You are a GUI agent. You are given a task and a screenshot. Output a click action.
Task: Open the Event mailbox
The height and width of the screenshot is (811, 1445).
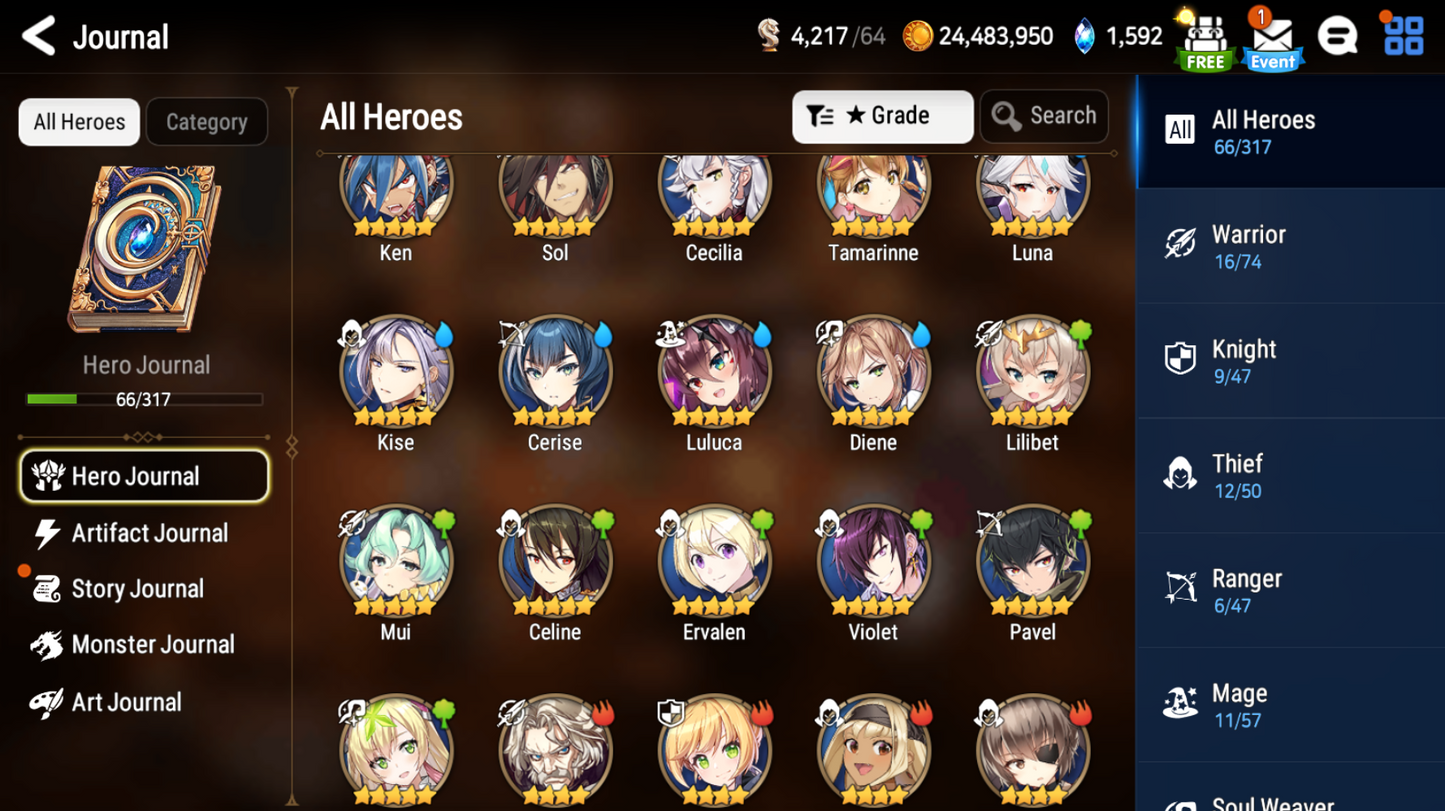tap(1272, 40)
